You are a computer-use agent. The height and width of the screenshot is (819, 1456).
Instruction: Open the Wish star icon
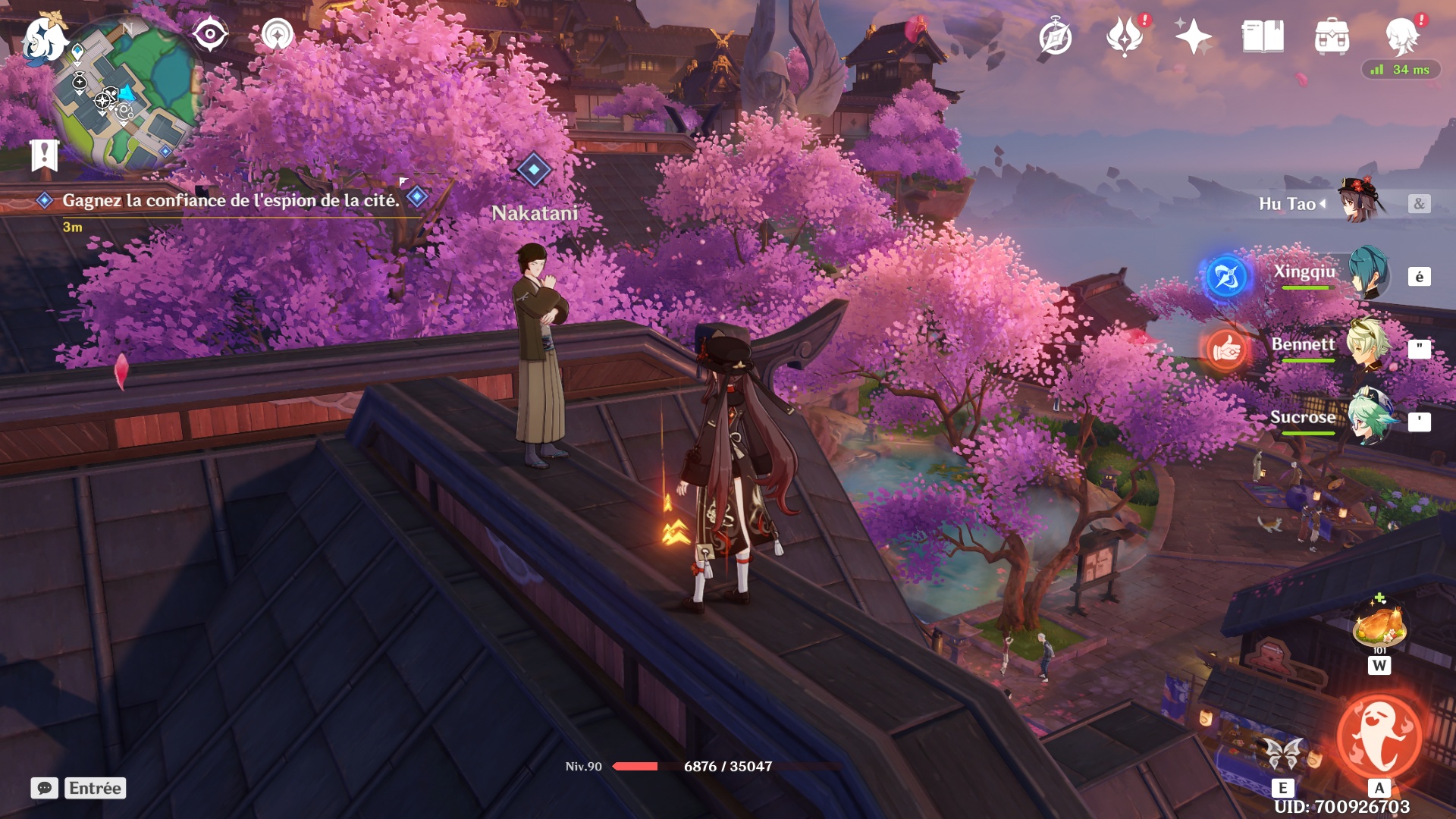click(1193, 36)
